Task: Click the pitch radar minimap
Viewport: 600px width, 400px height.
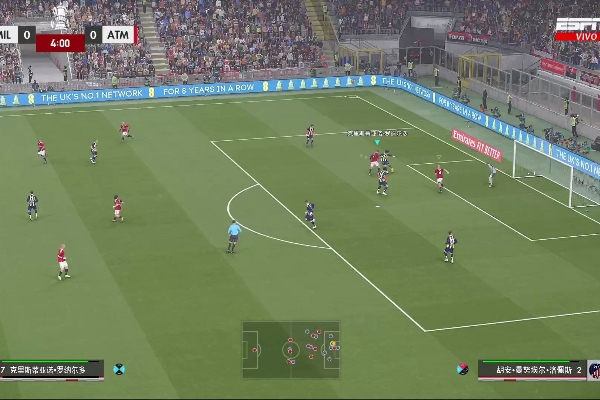Action: click(290, 349)
